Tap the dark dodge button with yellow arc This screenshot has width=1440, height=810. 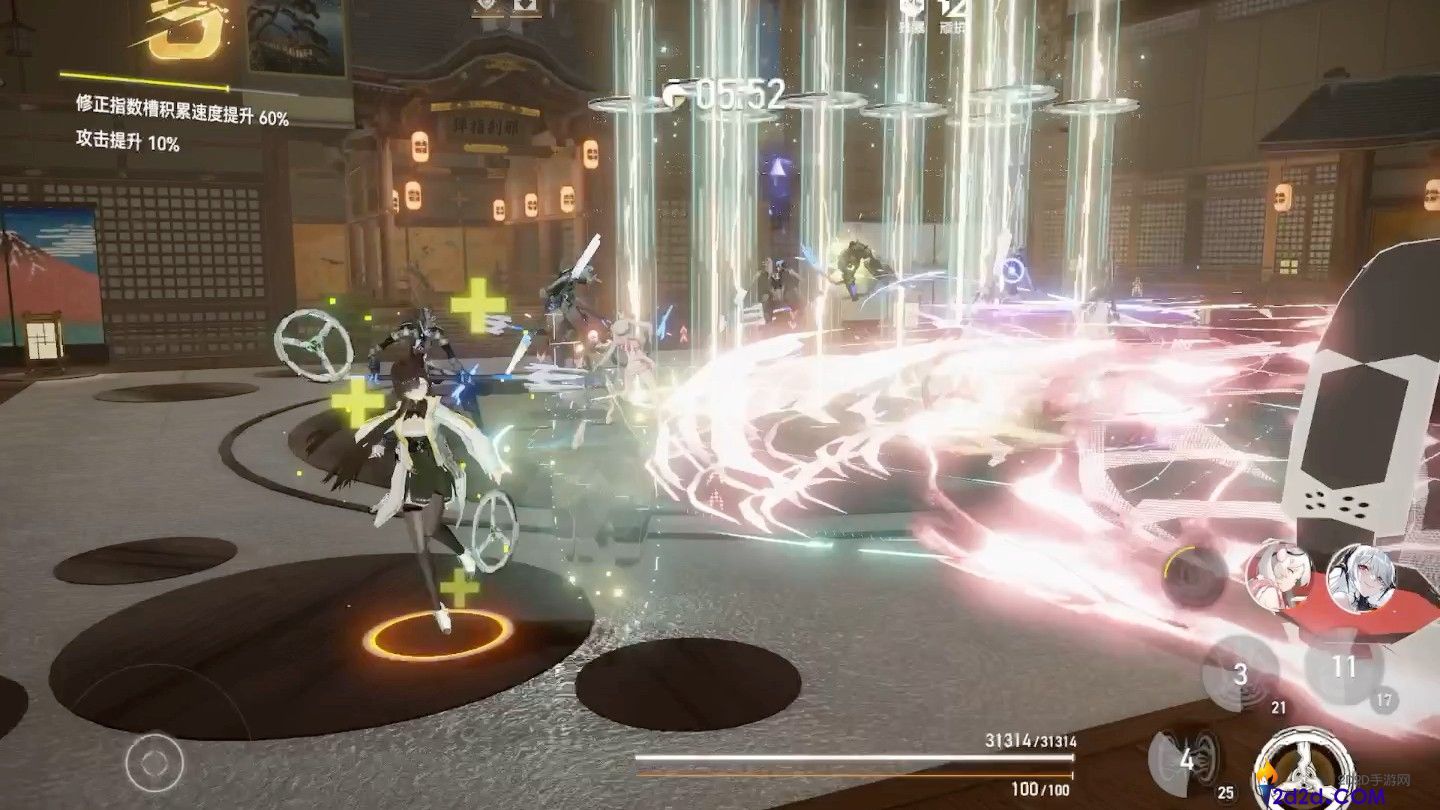tap(1194, 577)
